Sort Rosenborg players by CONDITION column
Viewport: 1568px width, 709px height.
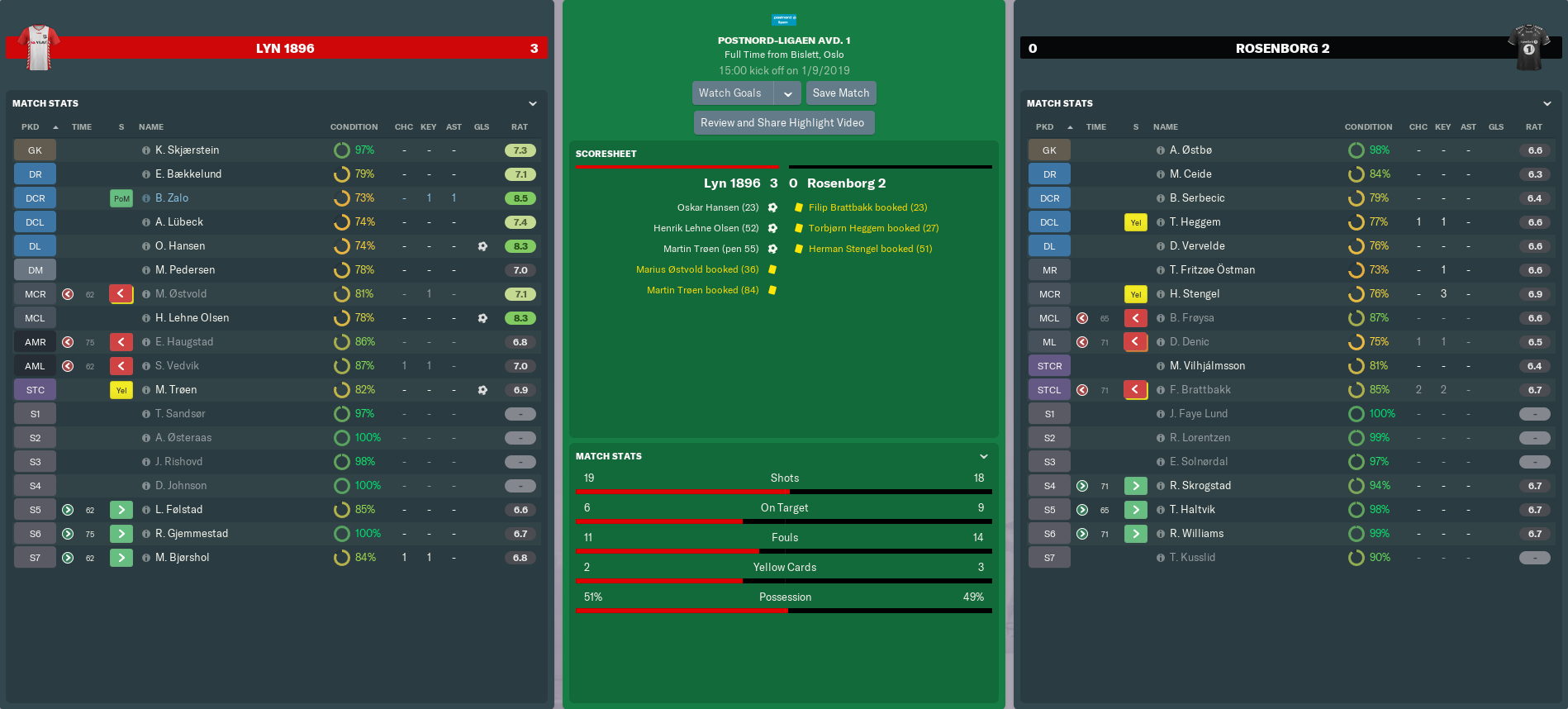1368,127
